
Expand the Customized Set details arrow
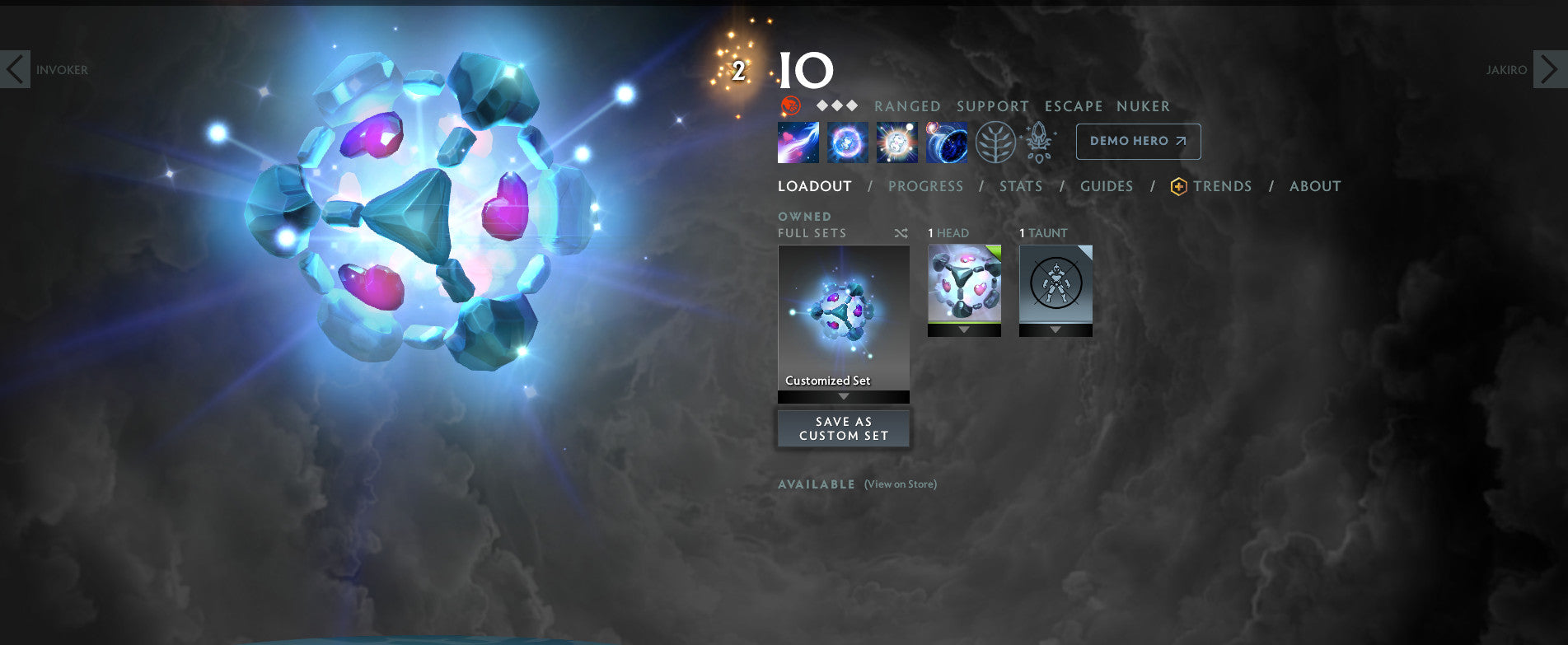pos(843,396)
